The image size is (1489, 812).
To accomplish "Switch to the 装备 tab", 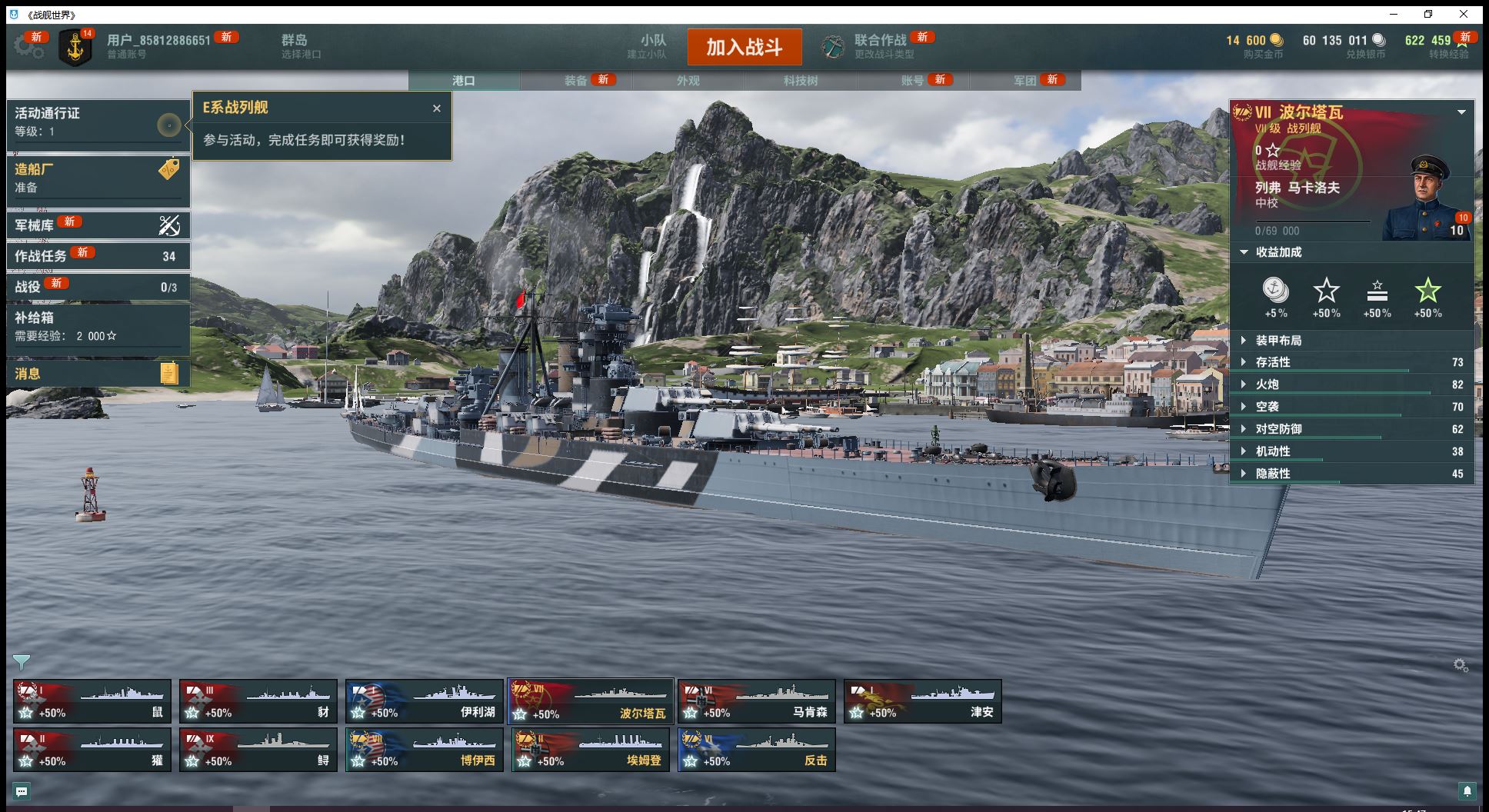I will (x=576, y=81).
